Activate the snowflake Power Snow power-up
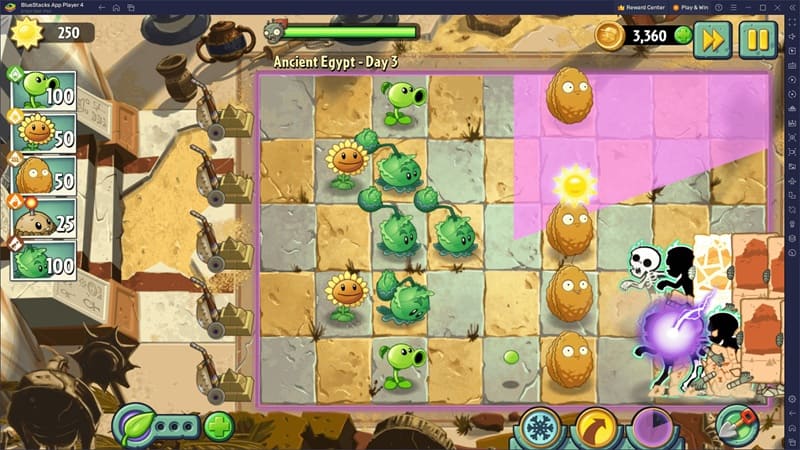Screen dimensions: 800x450 [541, 427]
